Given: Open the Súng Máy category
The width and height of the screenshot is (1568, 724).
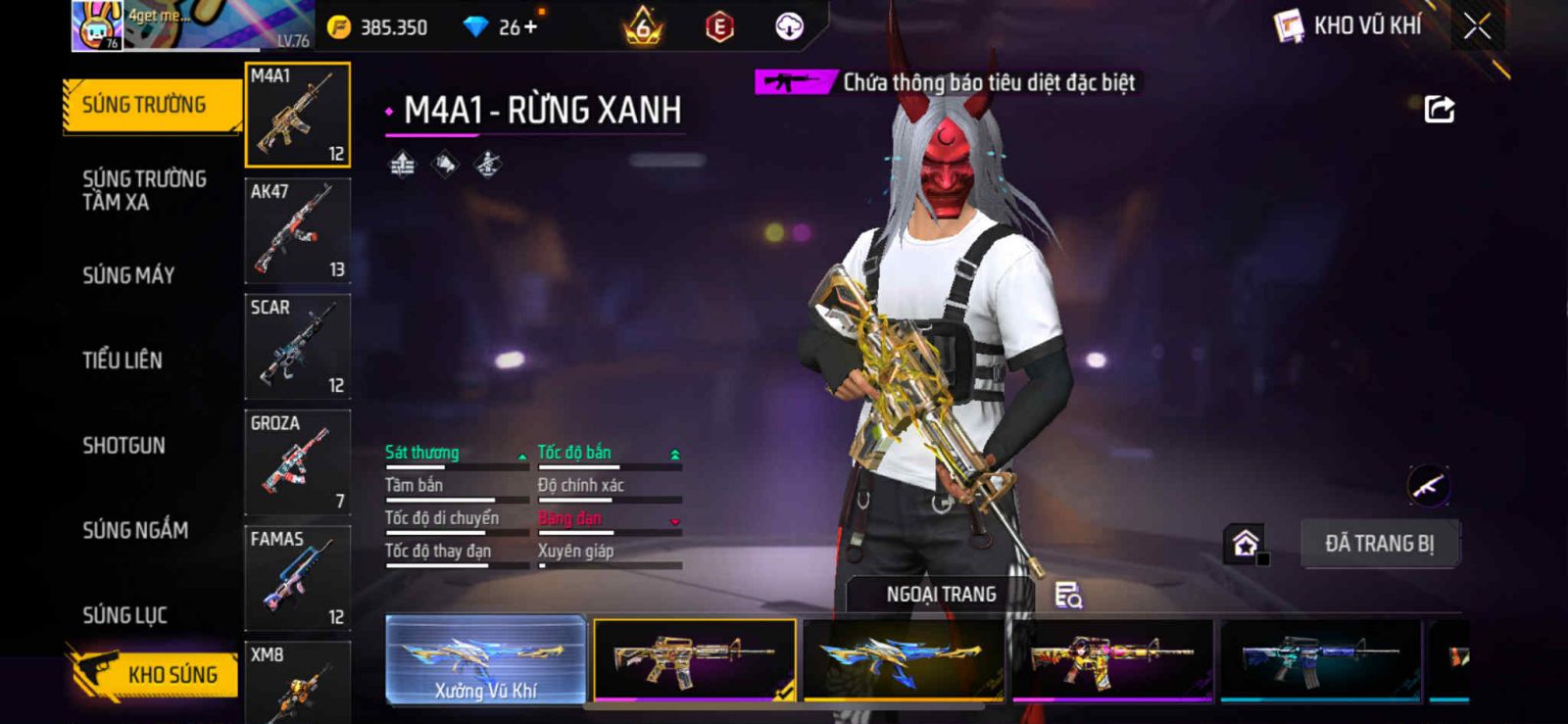Looking at the screenshot, I should [x=128, y=275].
